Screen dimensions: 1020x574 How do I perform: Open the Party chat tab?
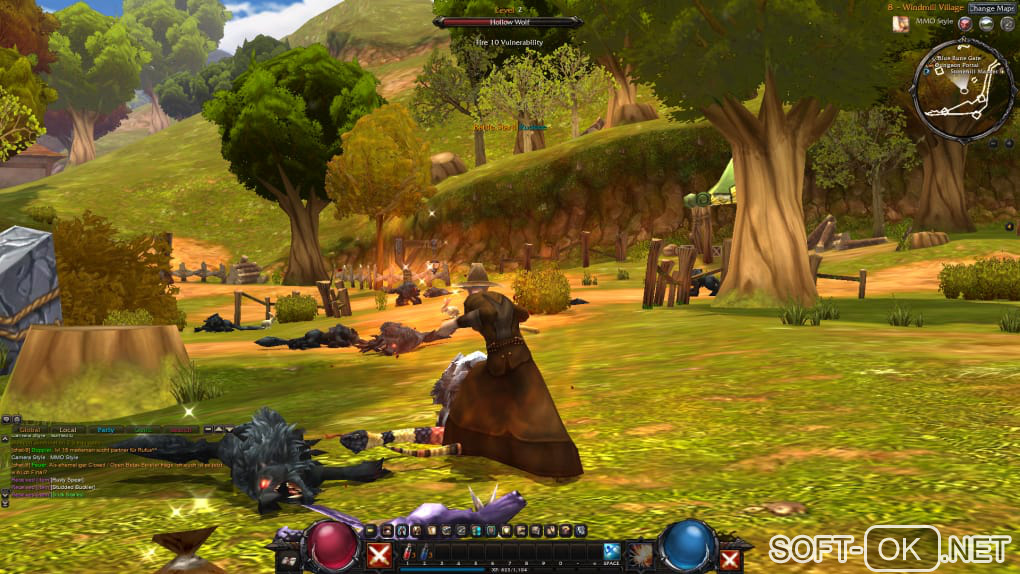[105, 430]
